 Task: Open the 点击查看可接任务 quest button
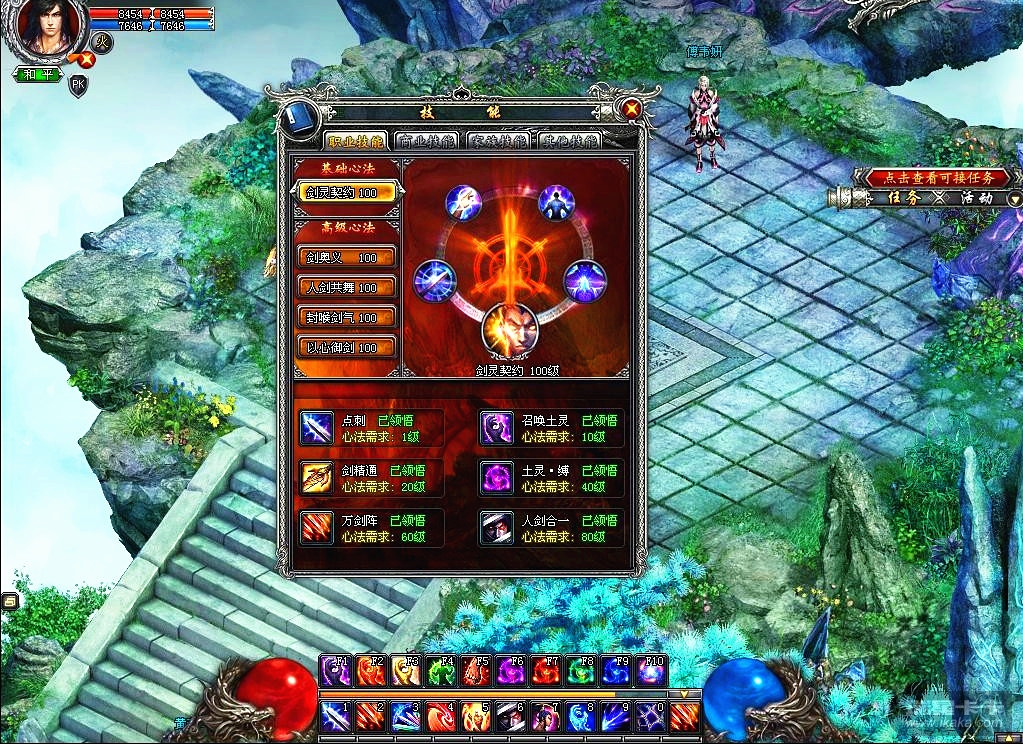click(930, 177)
